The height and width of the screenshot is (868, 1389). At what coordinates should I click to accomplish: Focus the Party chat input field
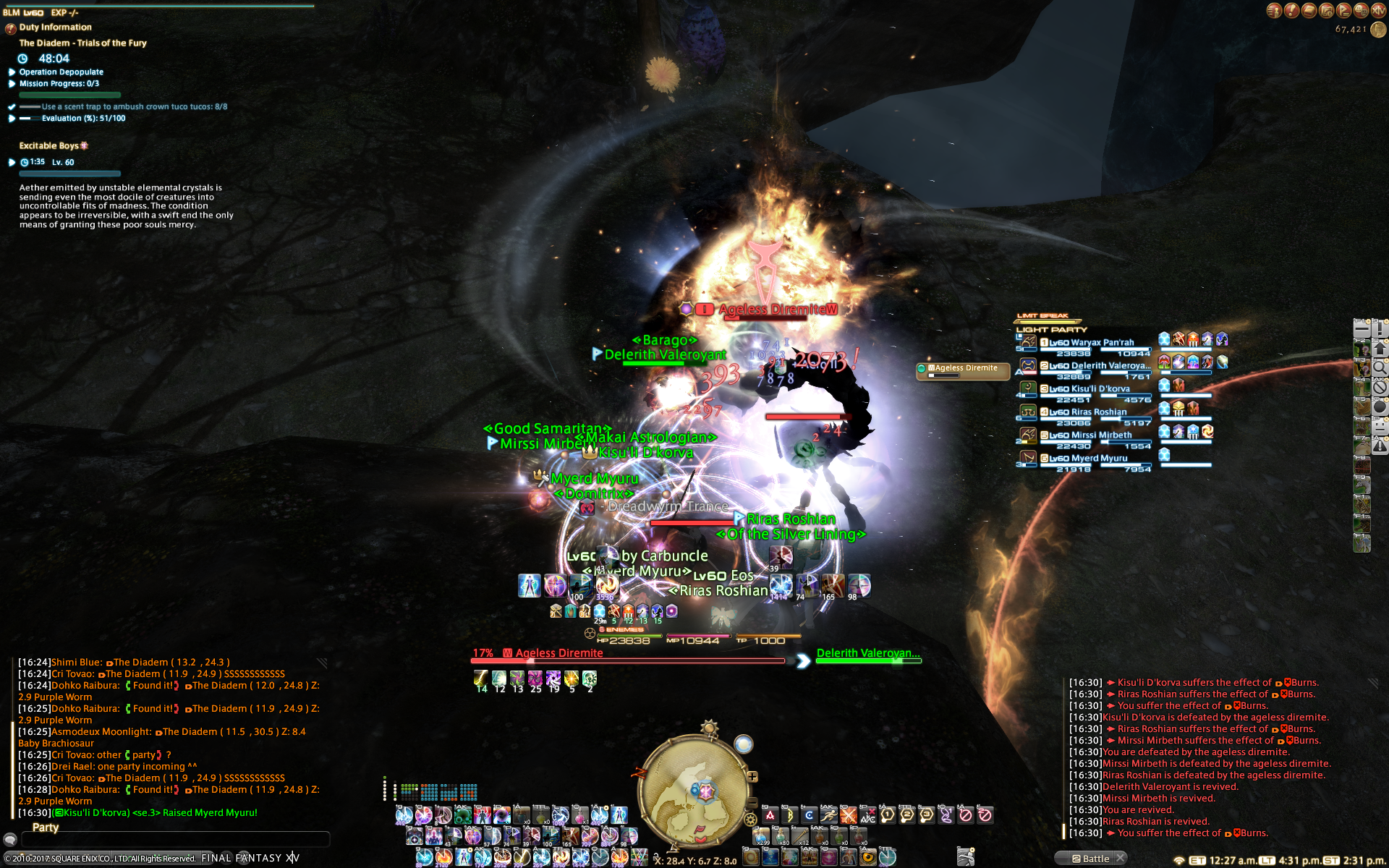[175, 839]
